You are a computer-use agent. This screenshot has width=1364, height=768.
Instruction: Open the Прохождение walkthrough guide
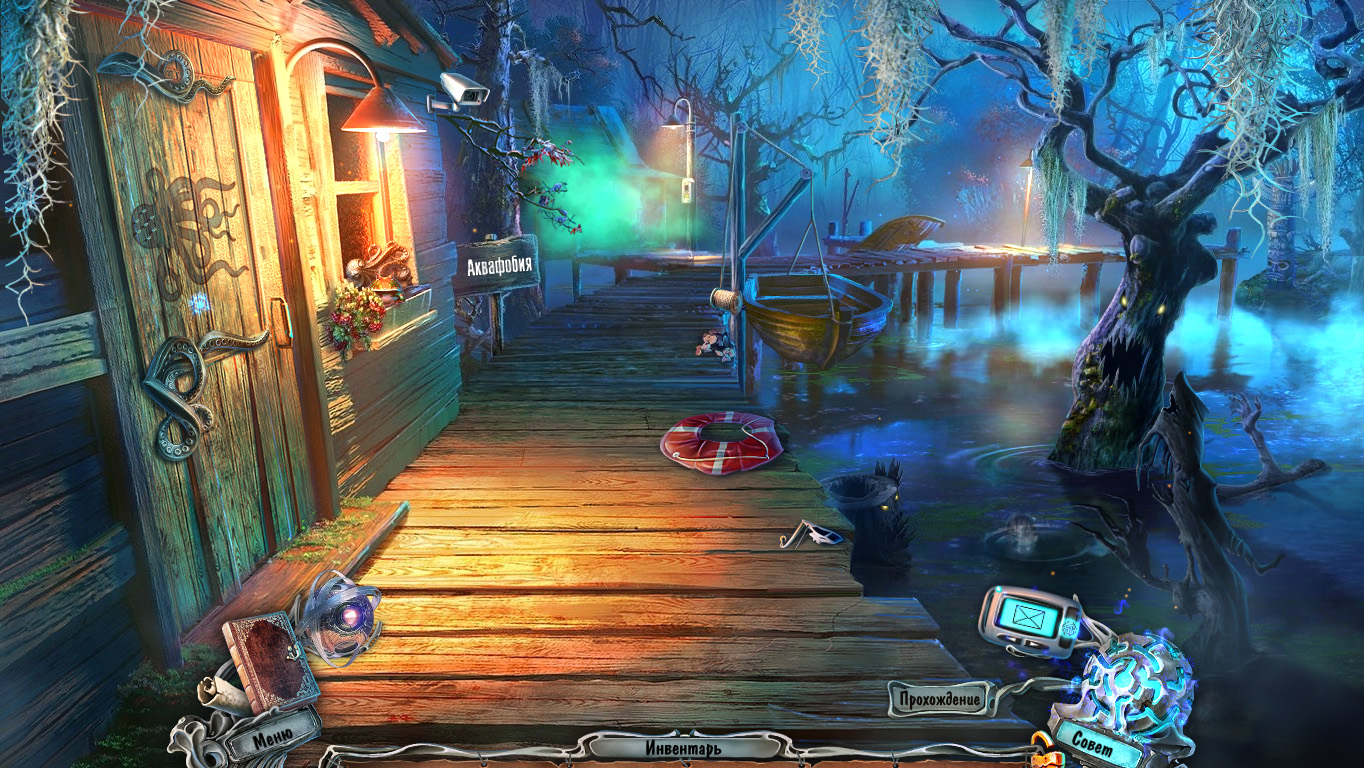coord(938,699)
